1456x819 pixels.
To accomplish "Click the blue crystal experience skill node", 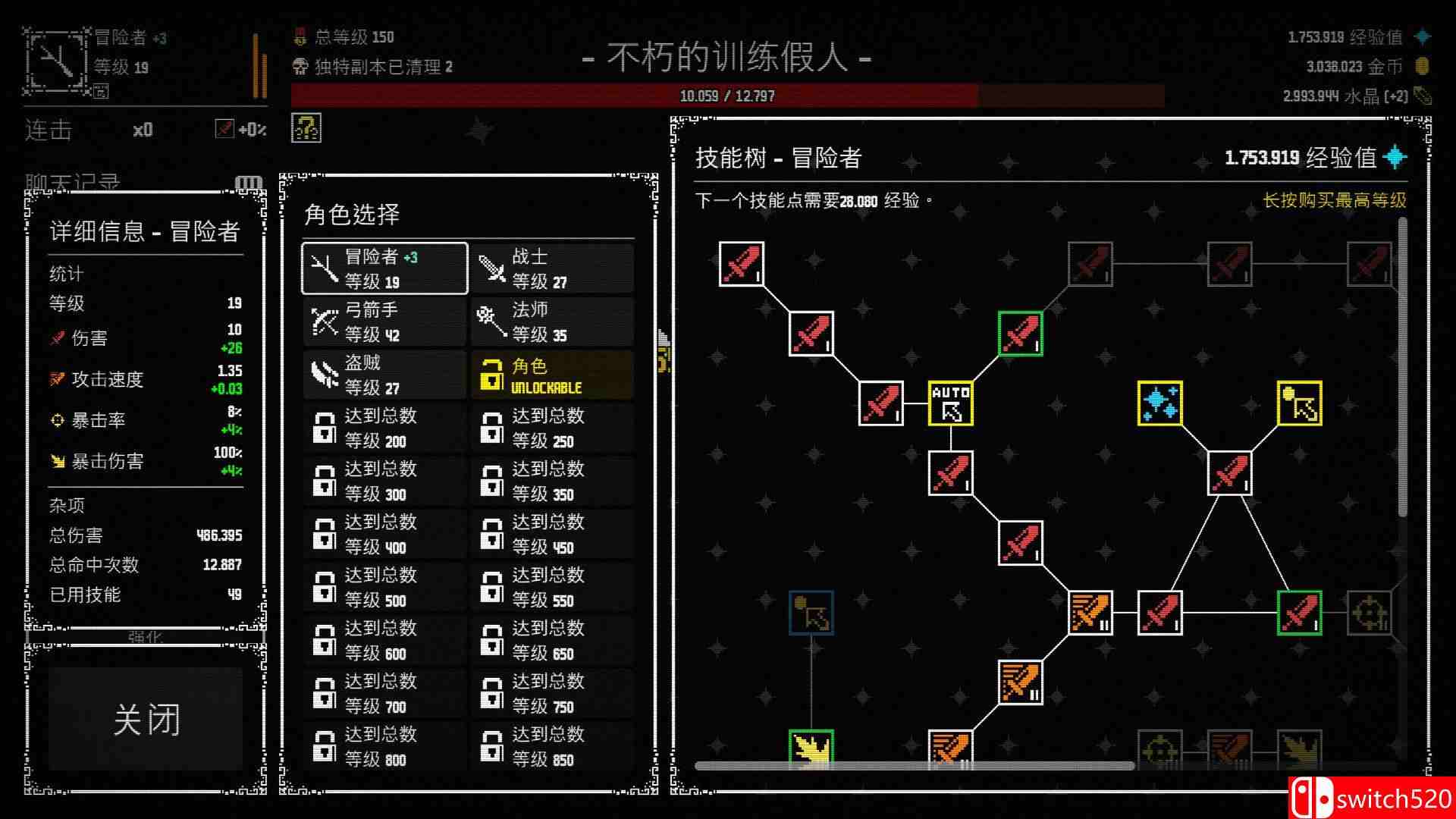I will 1159,402.
